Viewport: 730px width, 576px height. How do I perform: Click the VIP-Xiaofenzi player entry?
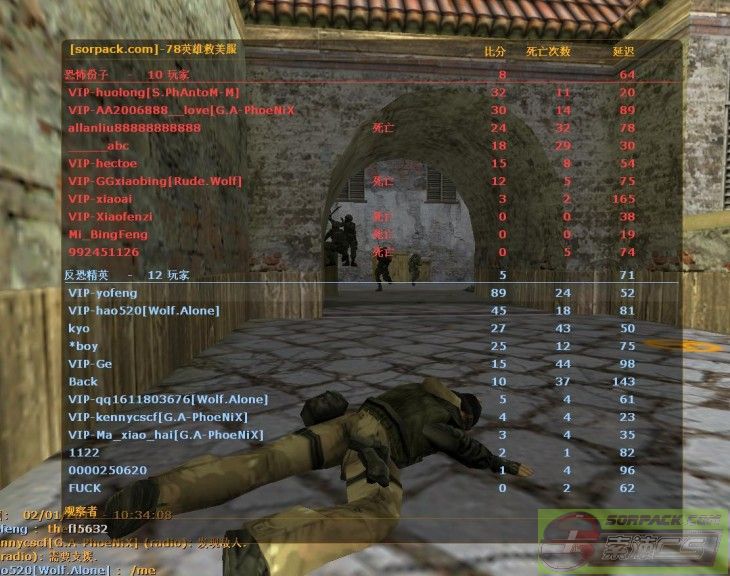pos(110,217)
